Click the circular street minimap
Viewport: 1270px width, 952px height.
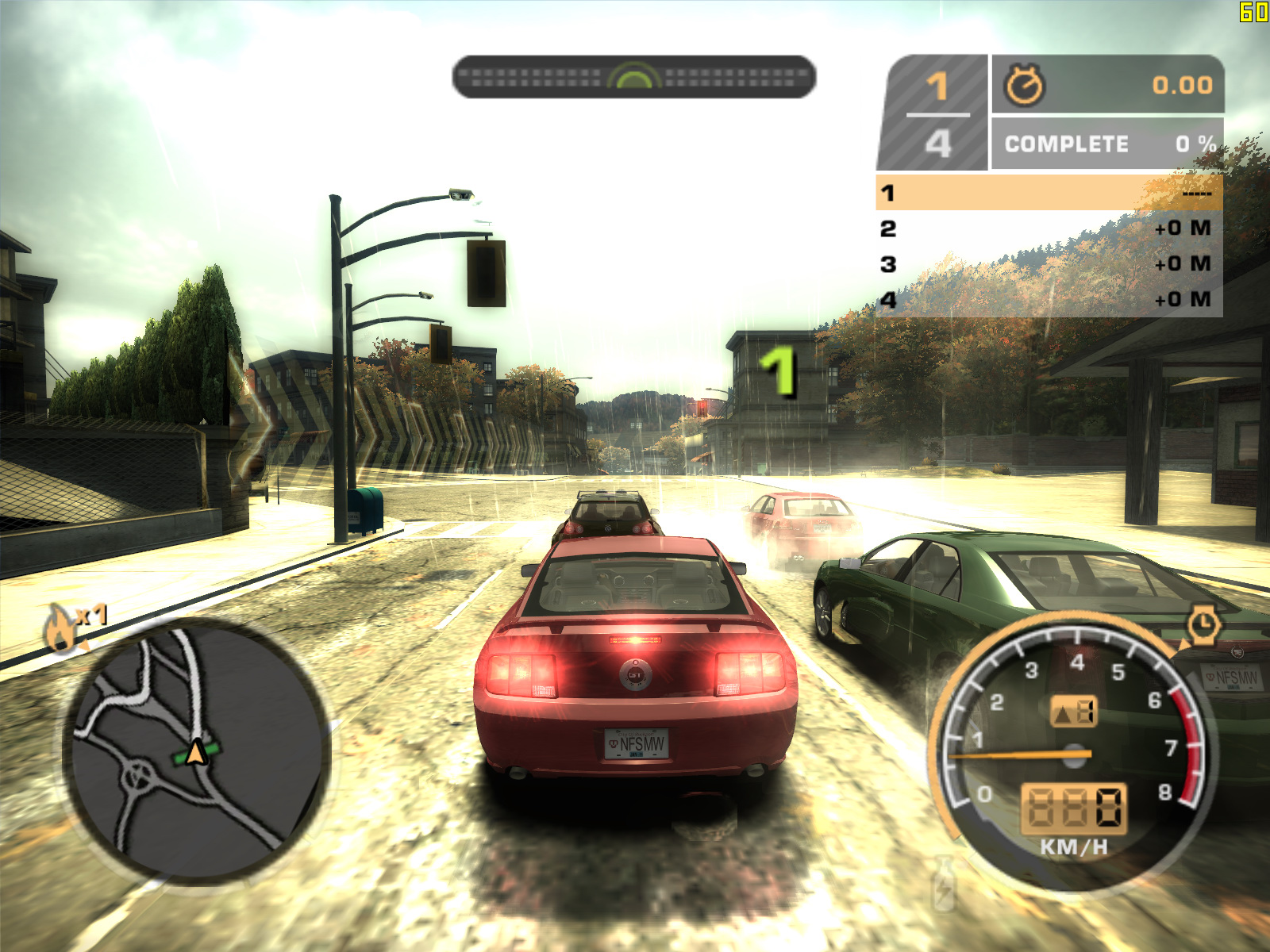click(x=196, y=750)
